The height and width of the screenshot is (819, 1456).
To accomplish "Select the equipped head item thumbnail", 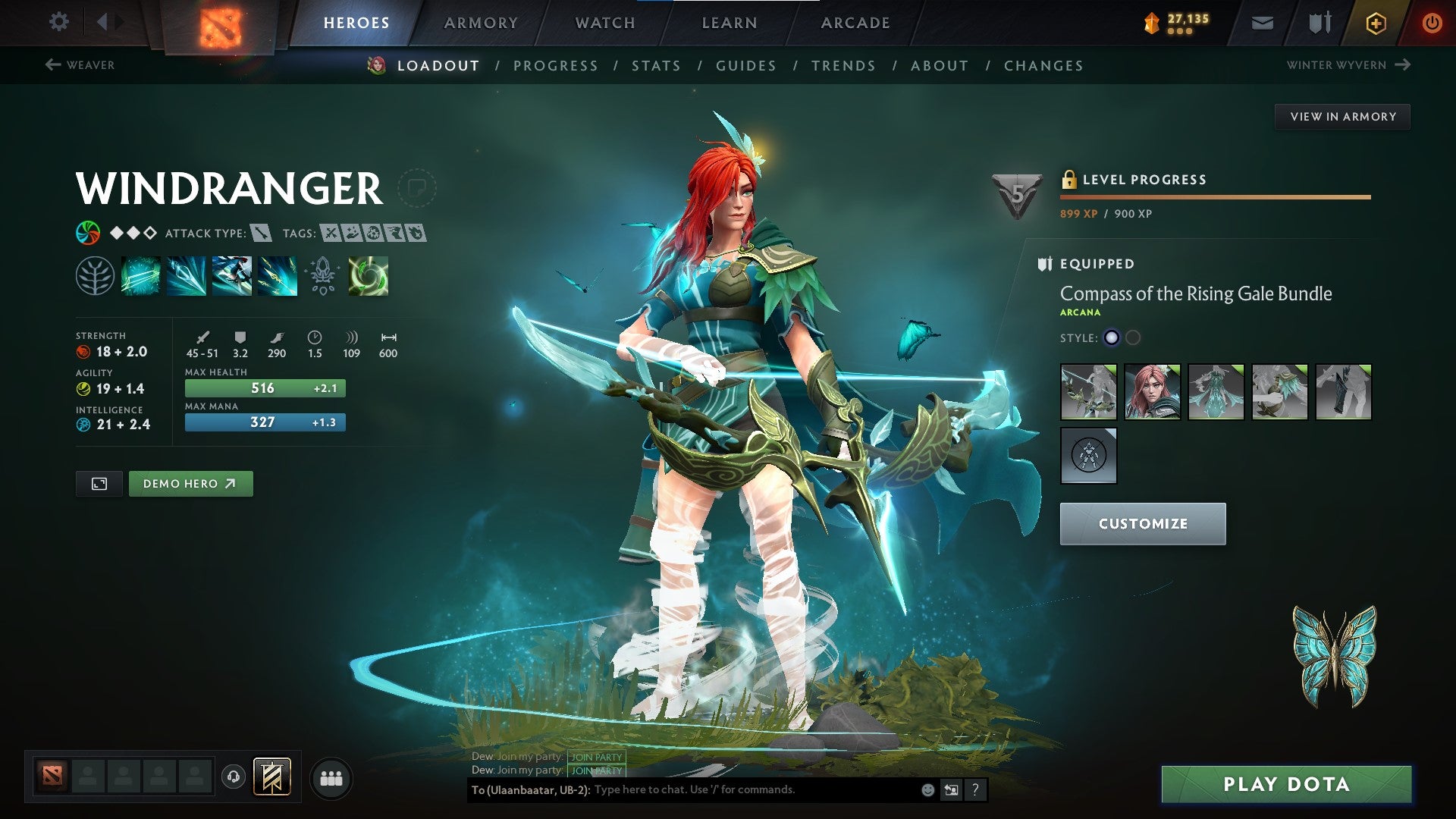I will tap(1152, 392).
